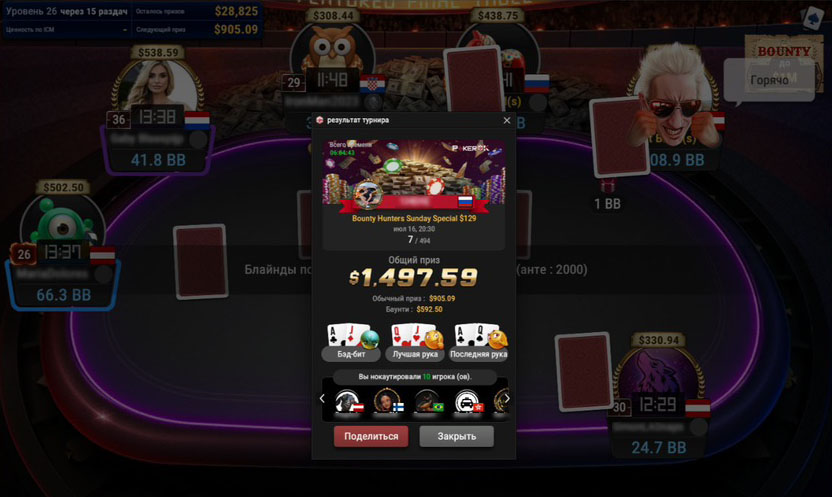Show previous knocked-out players with left arrow

coord(322,399)
